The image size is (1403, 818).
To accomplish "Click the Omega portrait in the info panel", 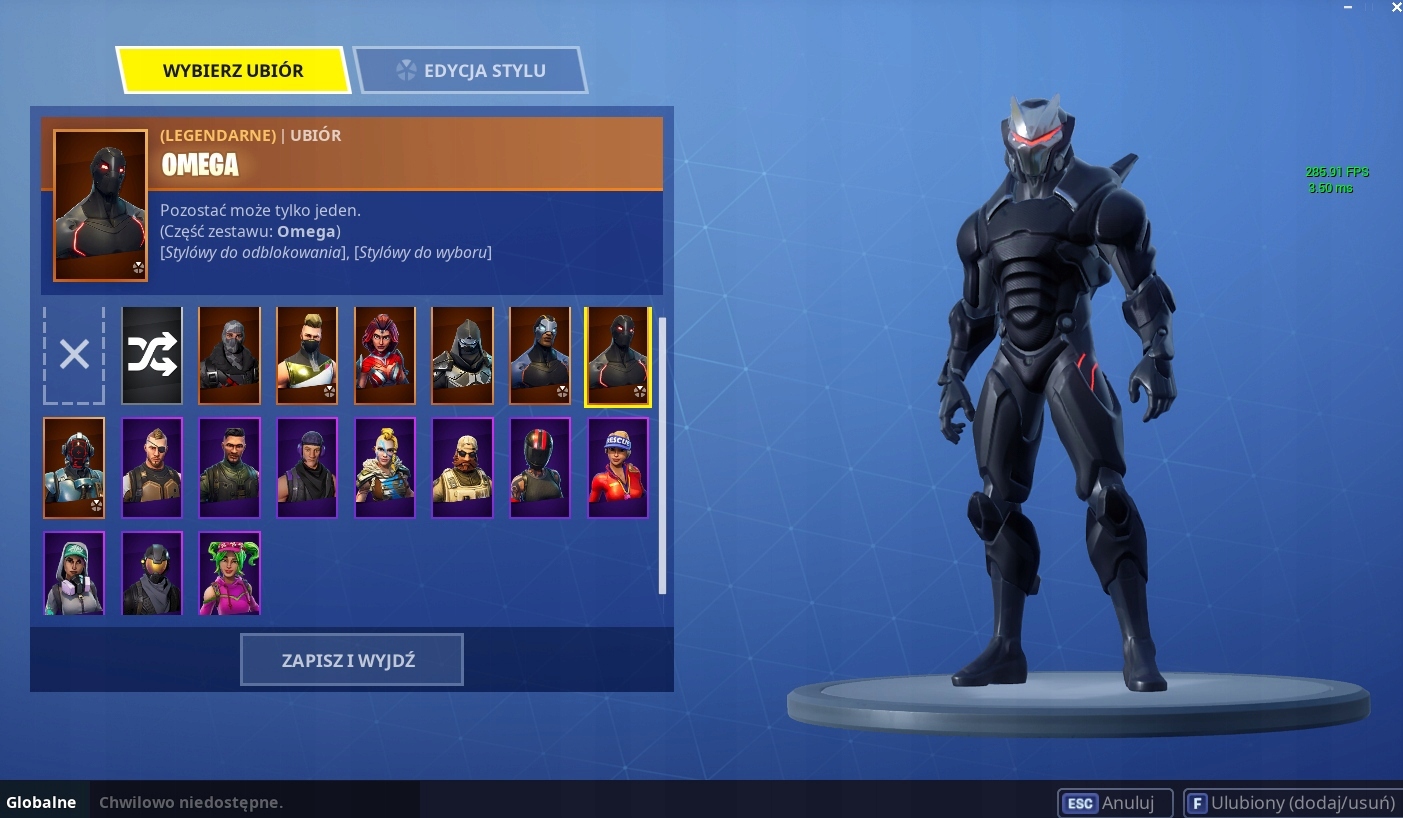I will pyautogui.click(x=100, y=204).
